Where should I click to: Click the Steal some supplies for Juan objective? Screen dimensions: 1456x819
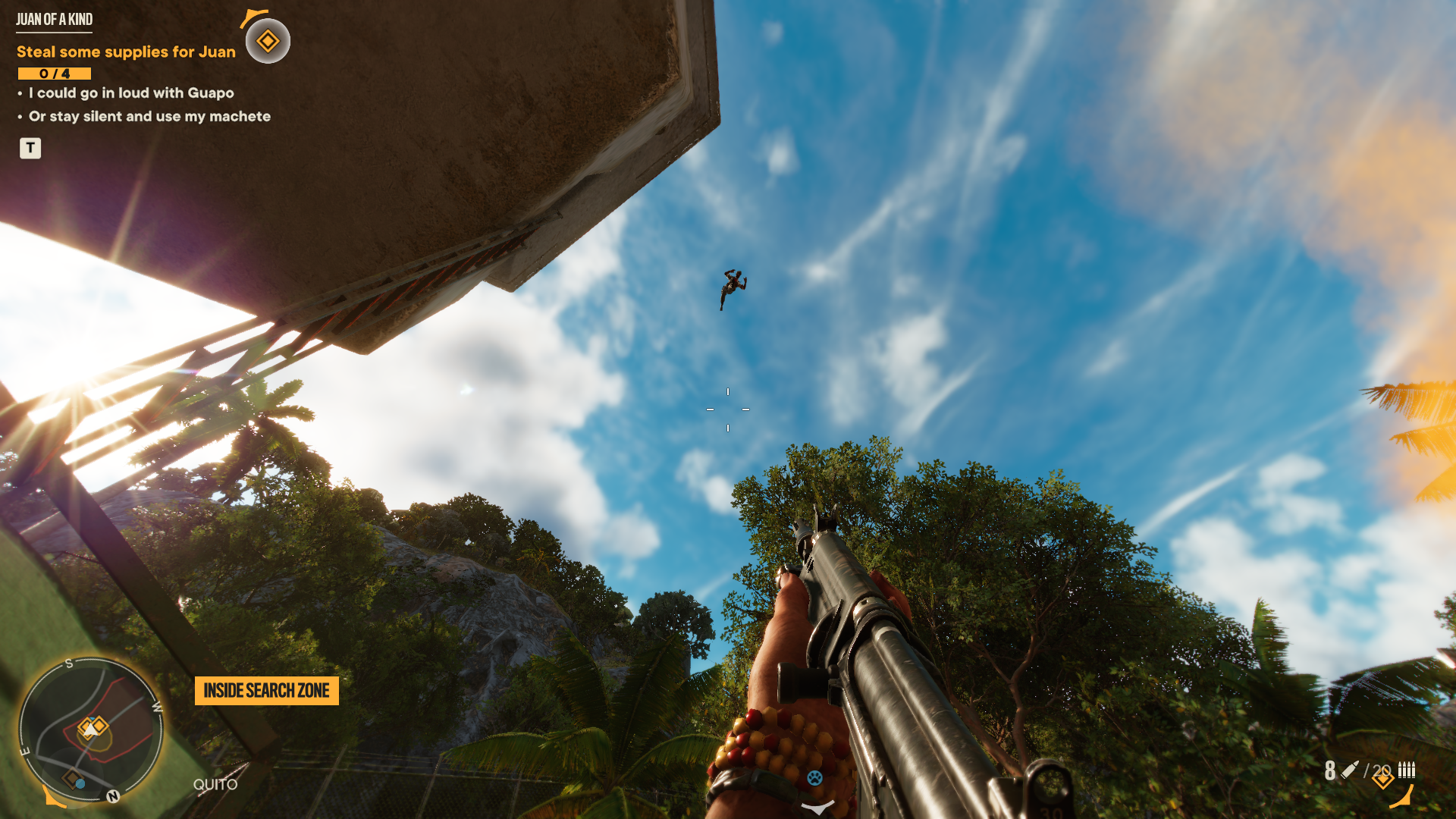pos(126,52)
